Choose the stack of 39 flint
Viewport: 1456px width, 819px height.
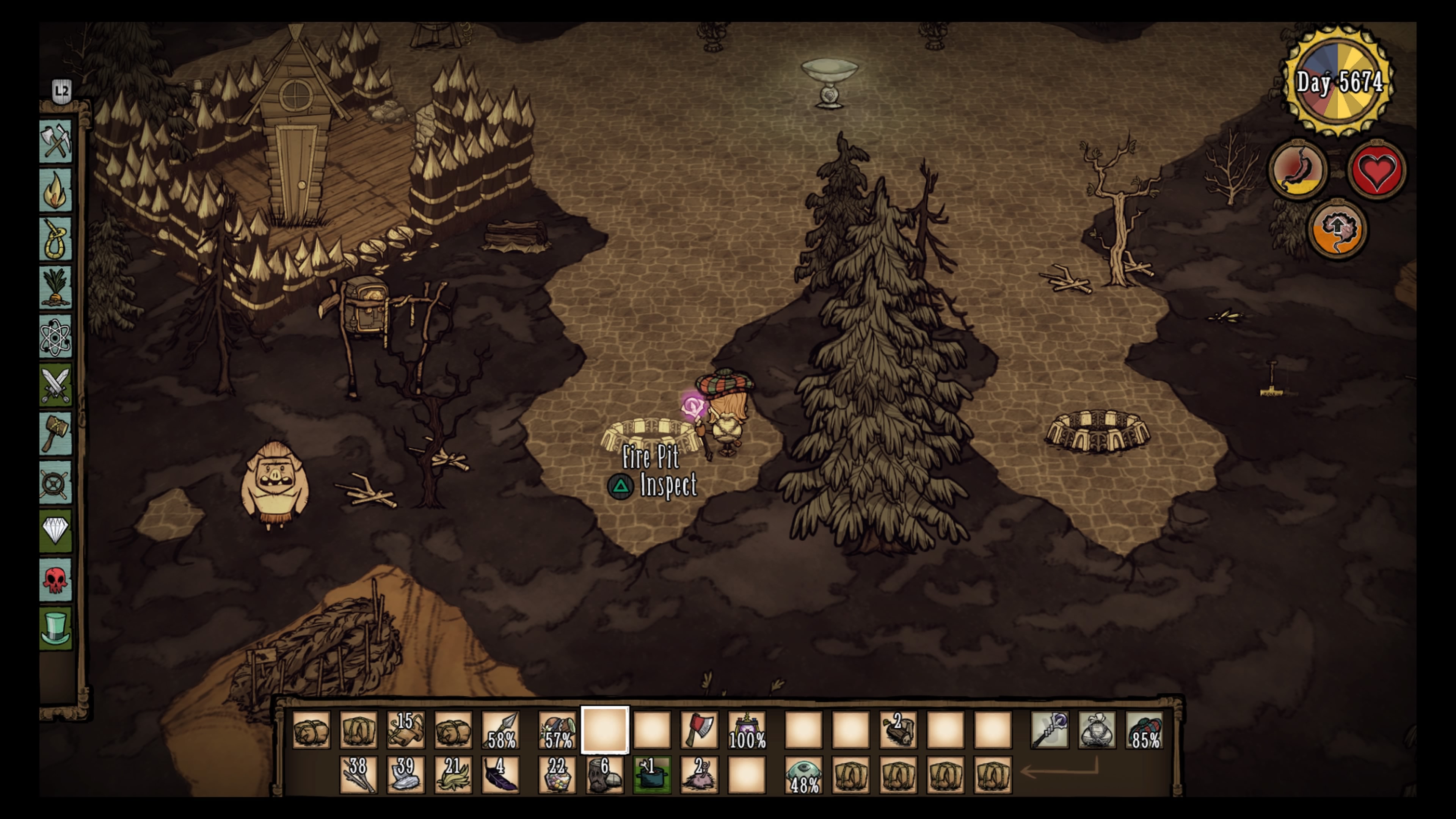tap(406, 774)
